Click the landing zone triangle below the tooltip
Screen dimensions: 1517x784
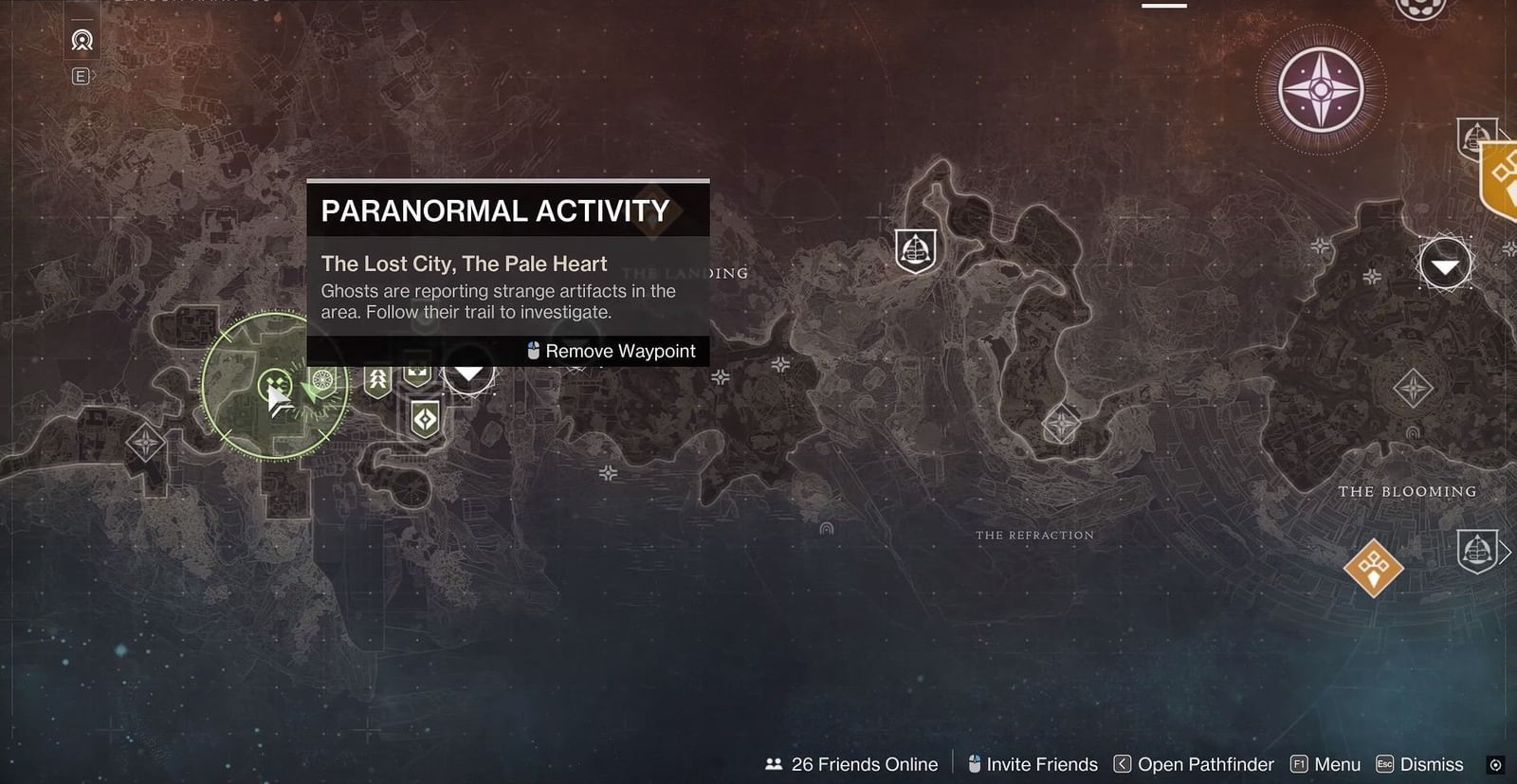pos(469,374)
